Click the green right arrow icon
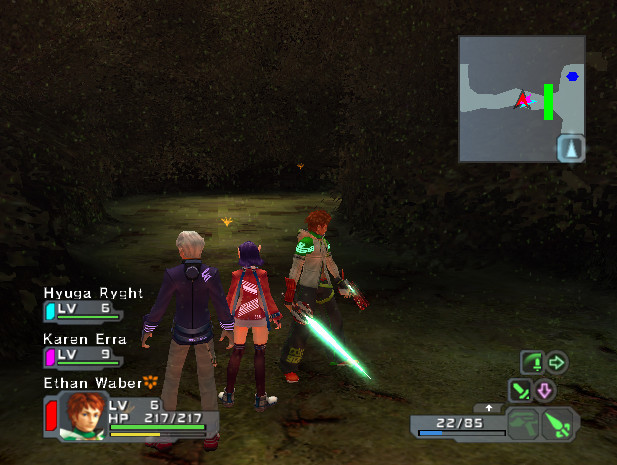Screen dimensions: 617x465 coord(557,361)
